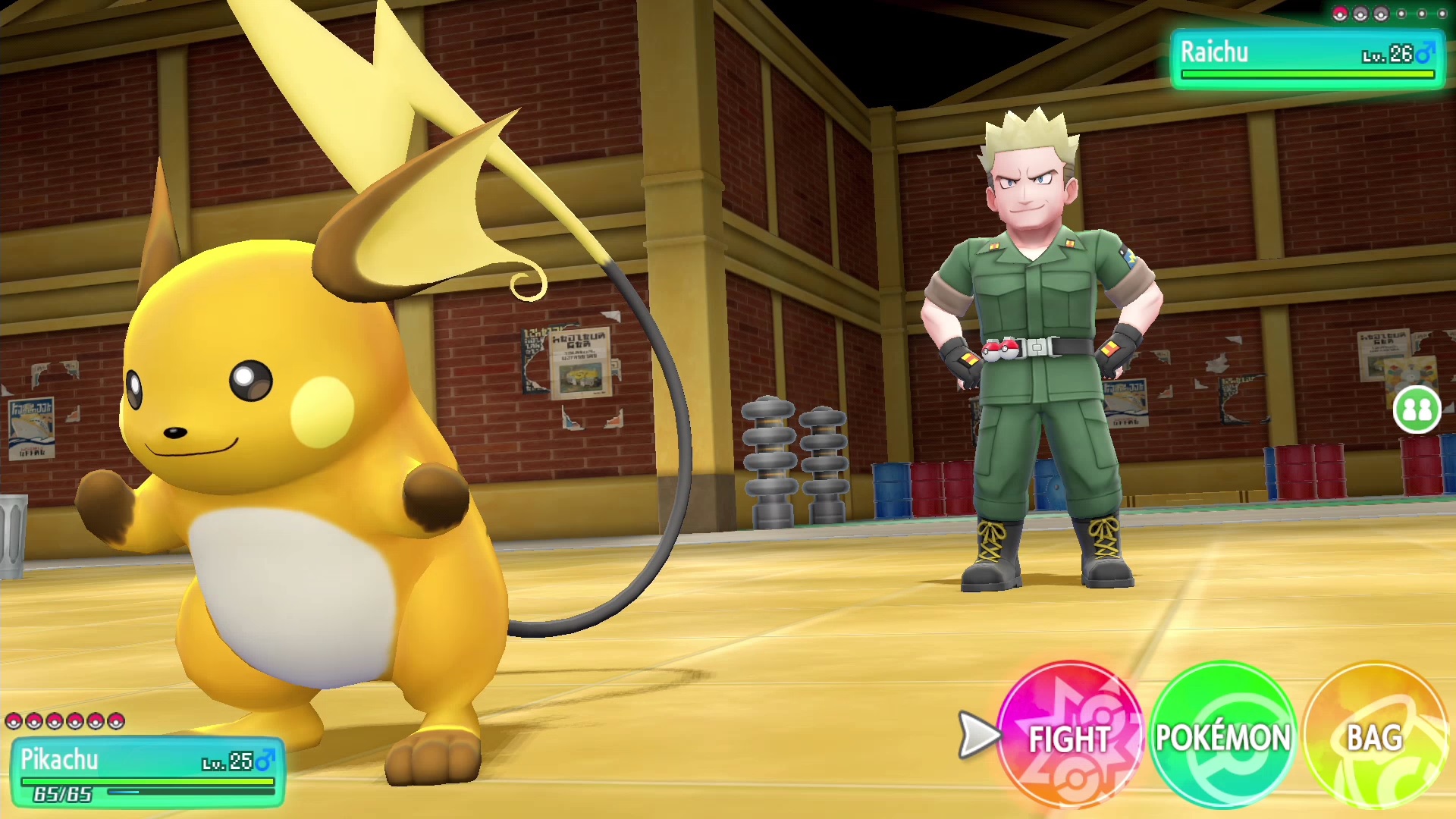Click the red Poké Ball in Surge's lineup

[1340, 14]
